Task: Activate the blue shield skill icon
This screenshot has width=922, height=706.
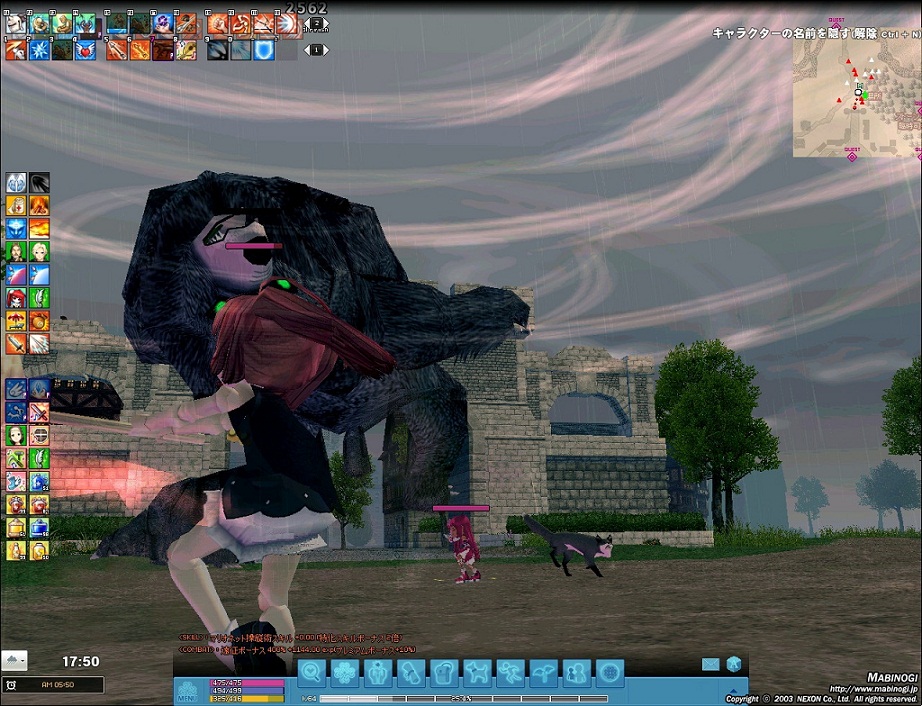Action: [263, 49]
